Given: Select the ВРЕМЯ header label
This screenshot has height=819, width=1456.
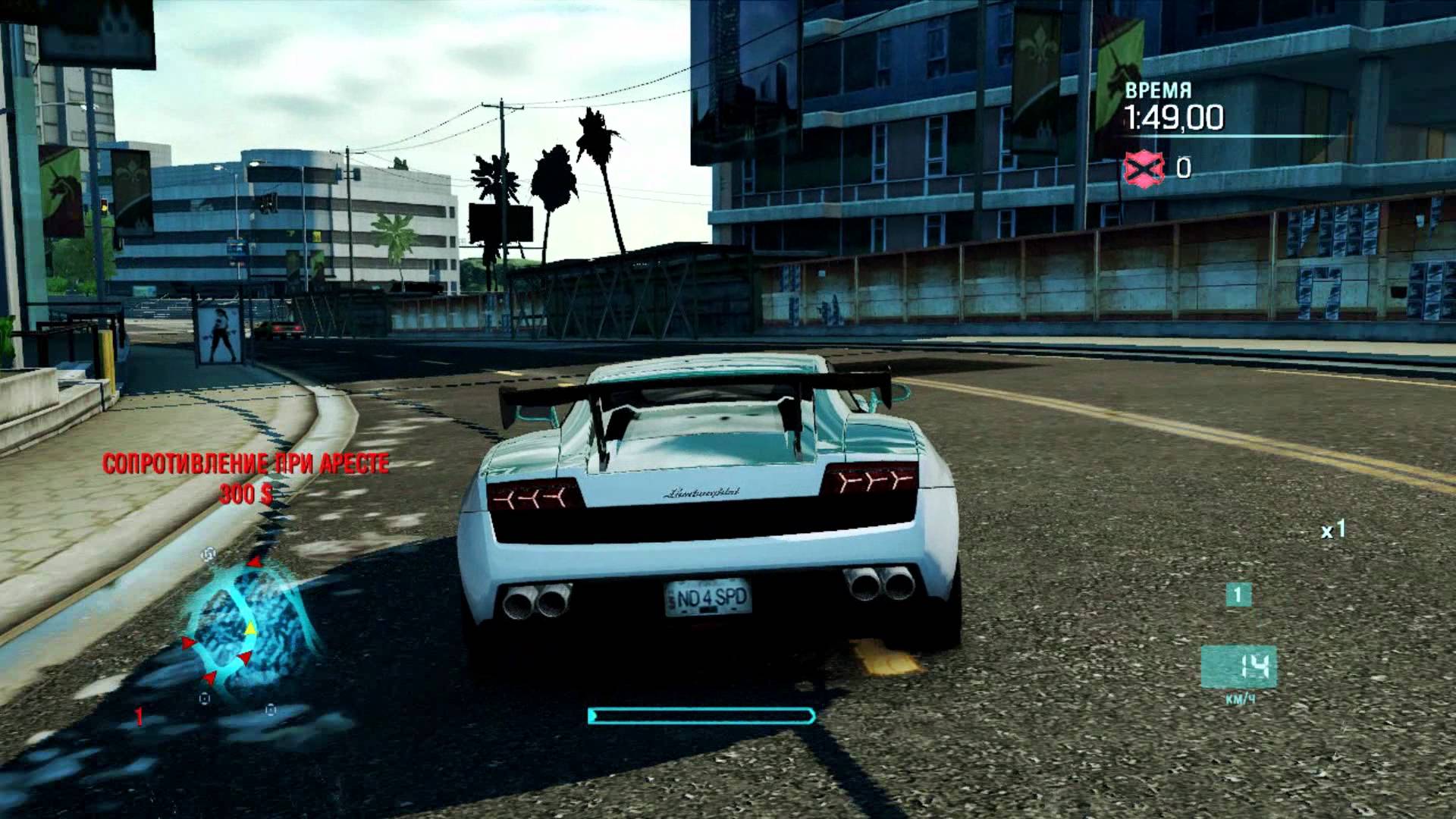Looking at the screenshot, I should 1158,88.
